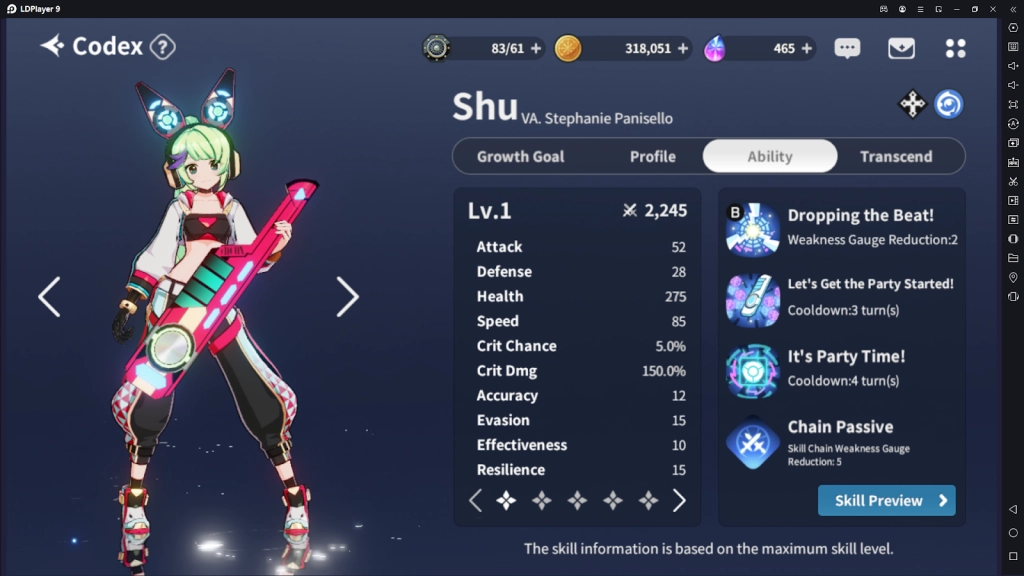Buy purple gems with the plus button
This screenshot has width=1024, height=576.
click(805, 48)
